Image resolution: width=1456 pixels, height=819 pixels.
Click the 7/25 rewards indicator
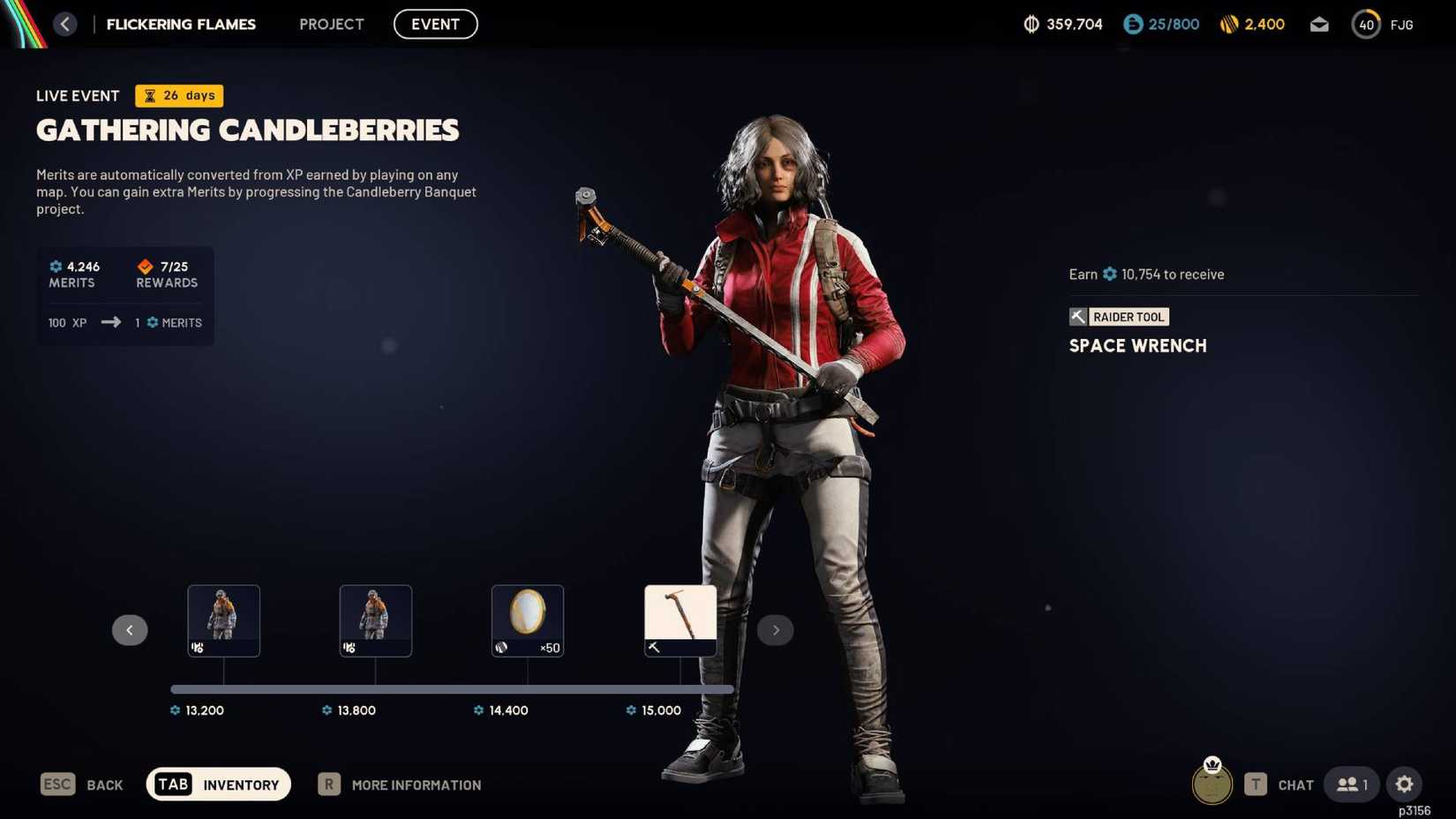(165, 273)
